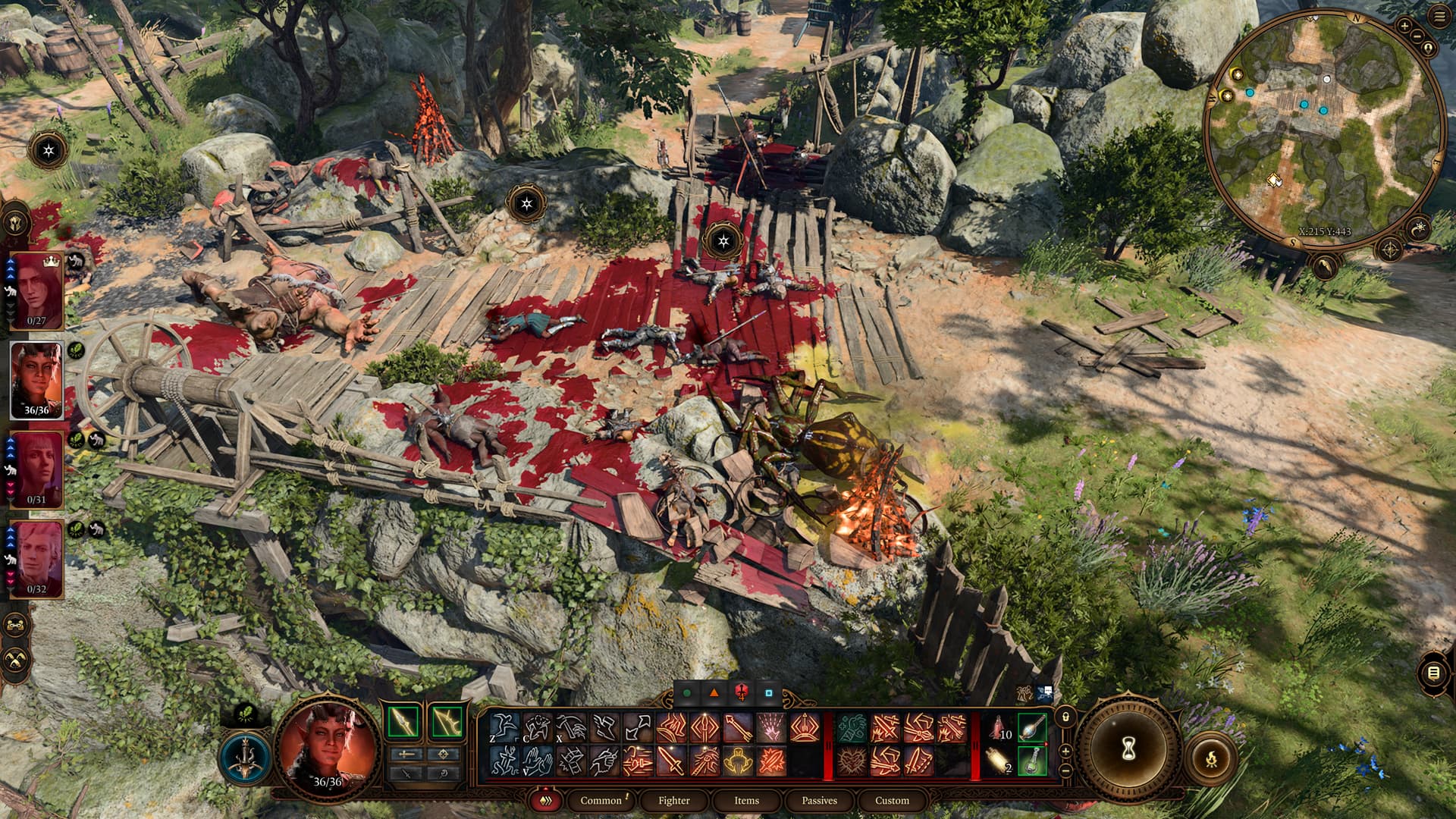Select Karlach's portrait with 36/36 health
The image size is (1456, 819).
point(36,381)
